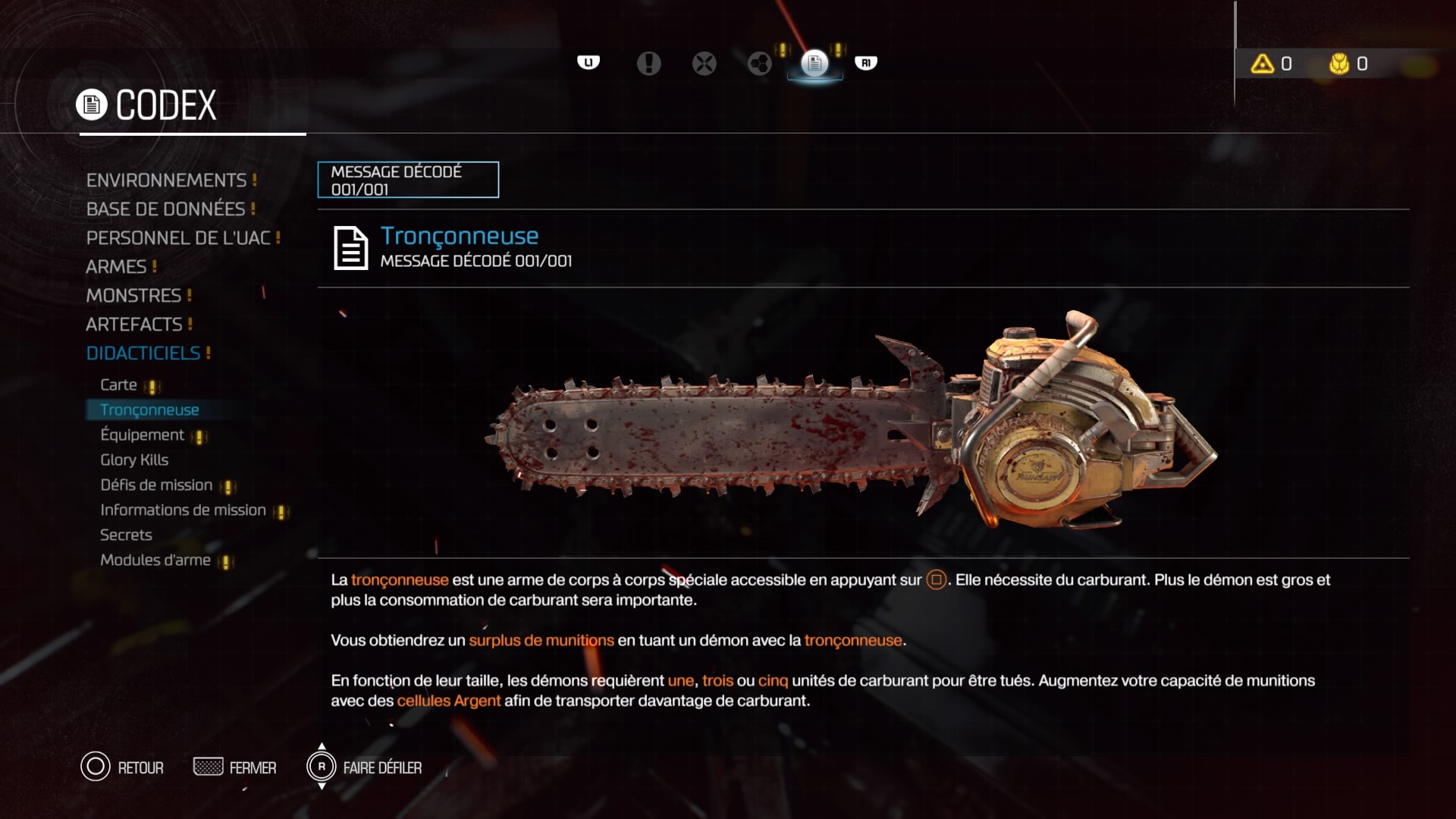Choose the Armes codex category
This screenshot has height=819, width=1456.
[116, 267]
